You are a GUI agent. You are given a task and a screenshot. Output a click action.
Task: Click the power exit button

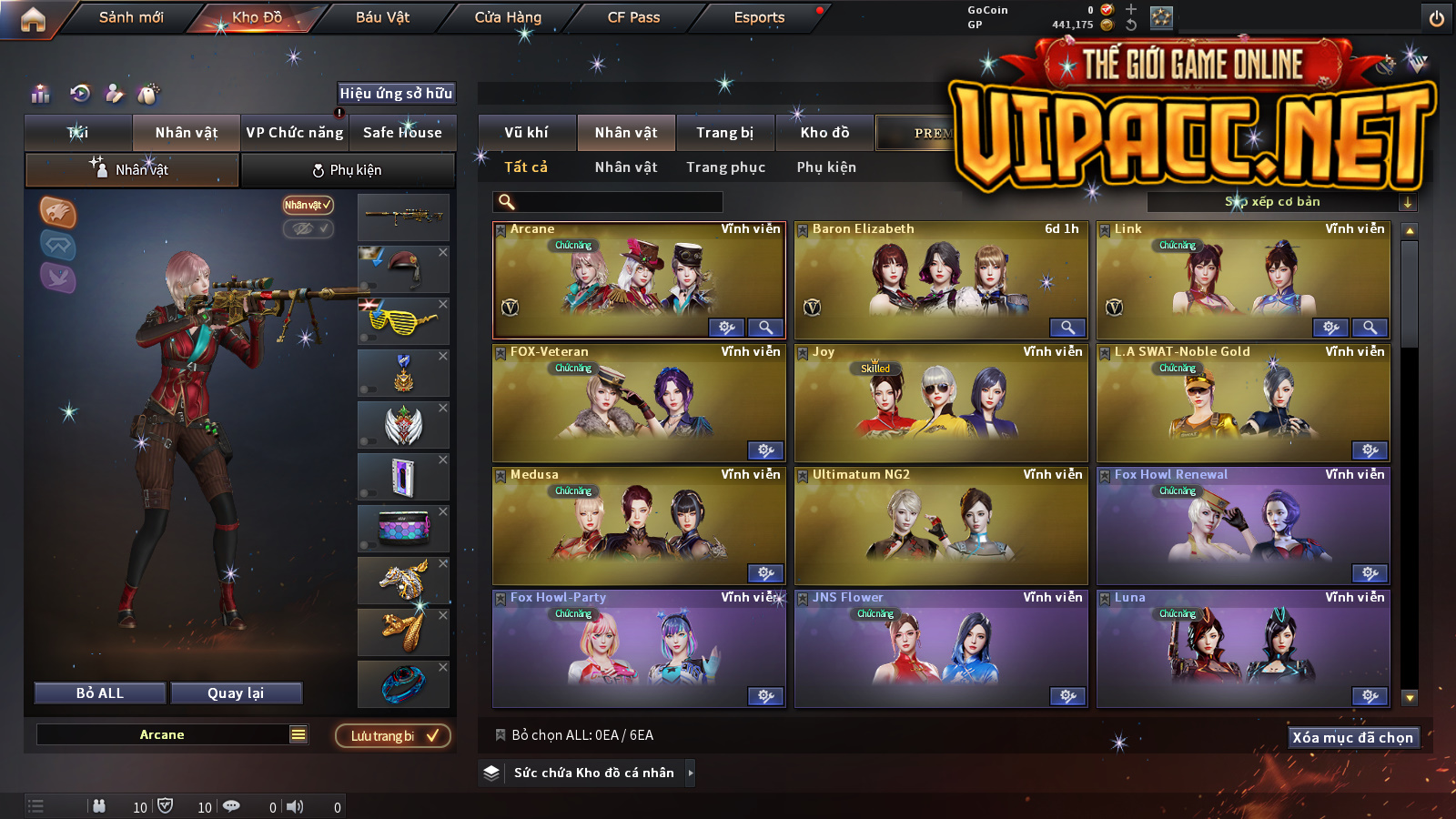click(1437, 18)
